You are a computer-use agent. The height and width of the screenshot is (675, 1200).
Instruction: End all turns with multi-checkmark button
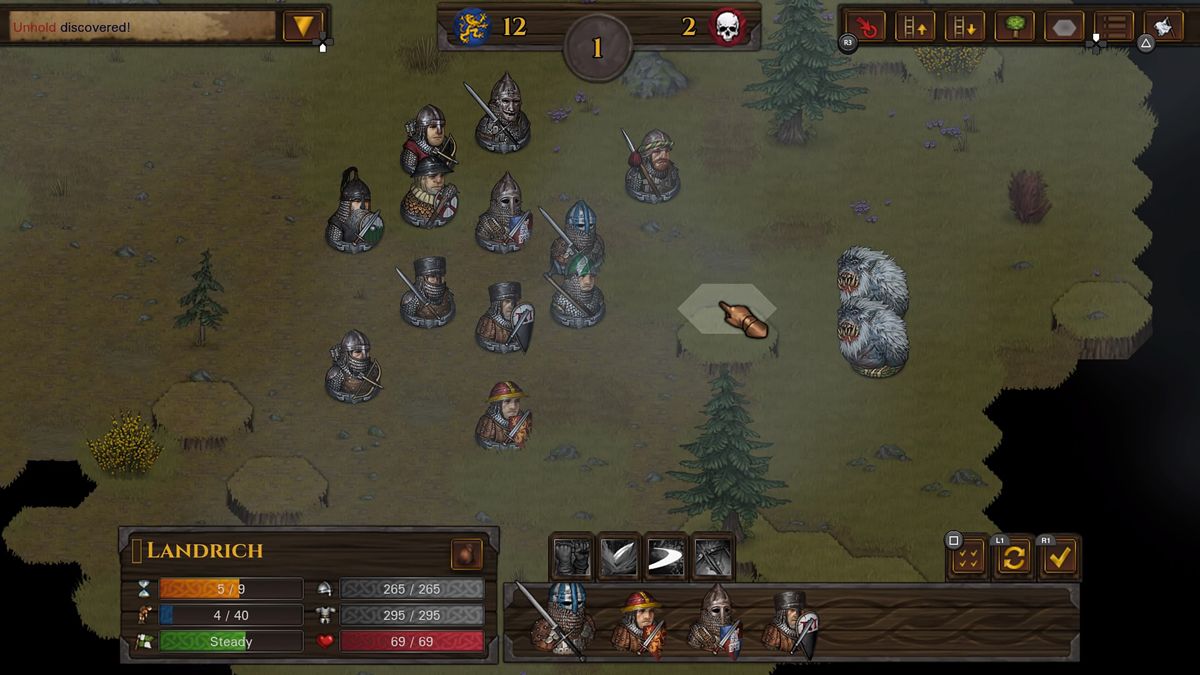pyautogui.click(x=967, y=558)
